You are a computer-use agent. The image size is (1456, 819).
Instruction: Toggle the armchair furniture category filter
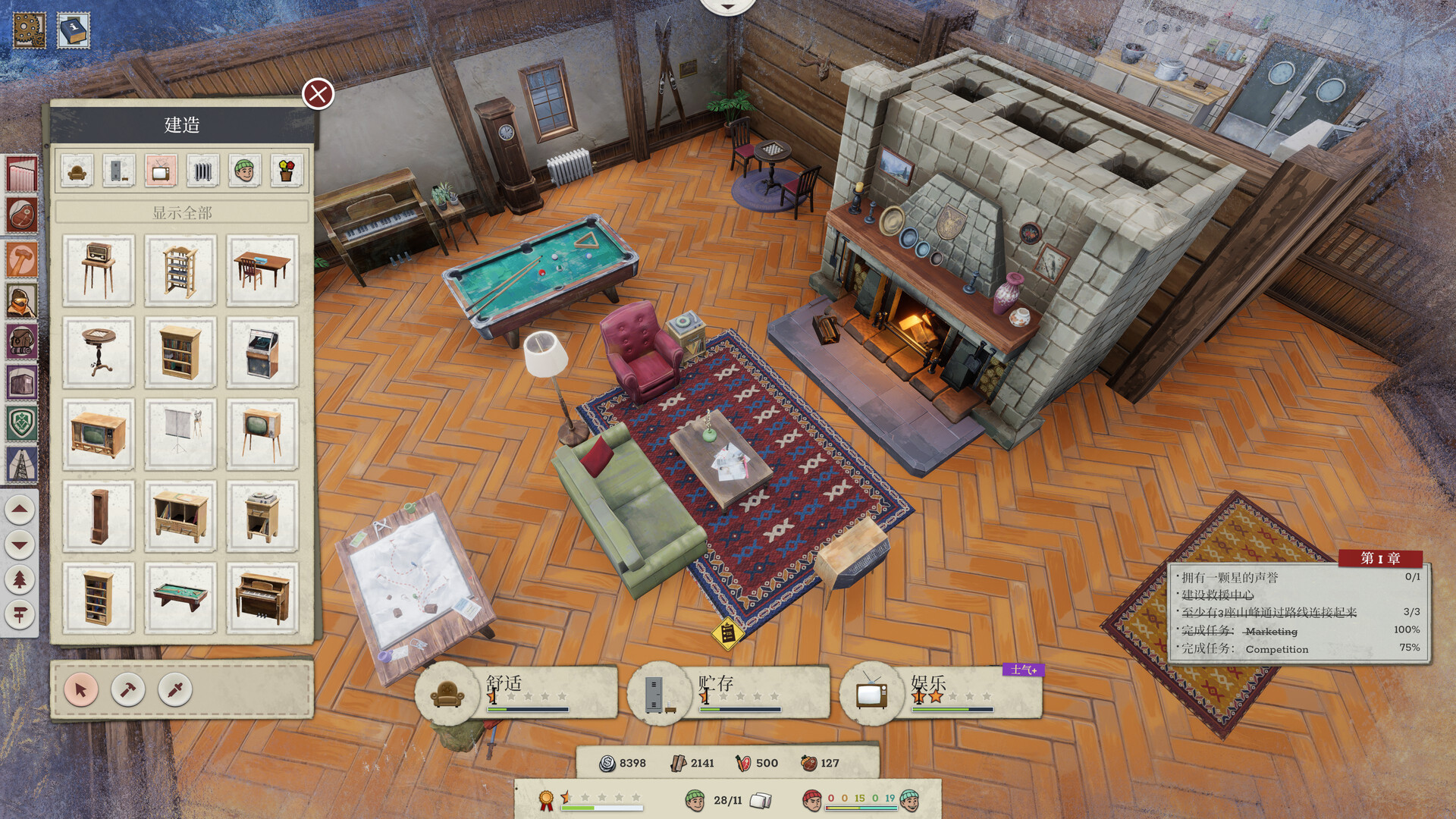pos(77,171)
